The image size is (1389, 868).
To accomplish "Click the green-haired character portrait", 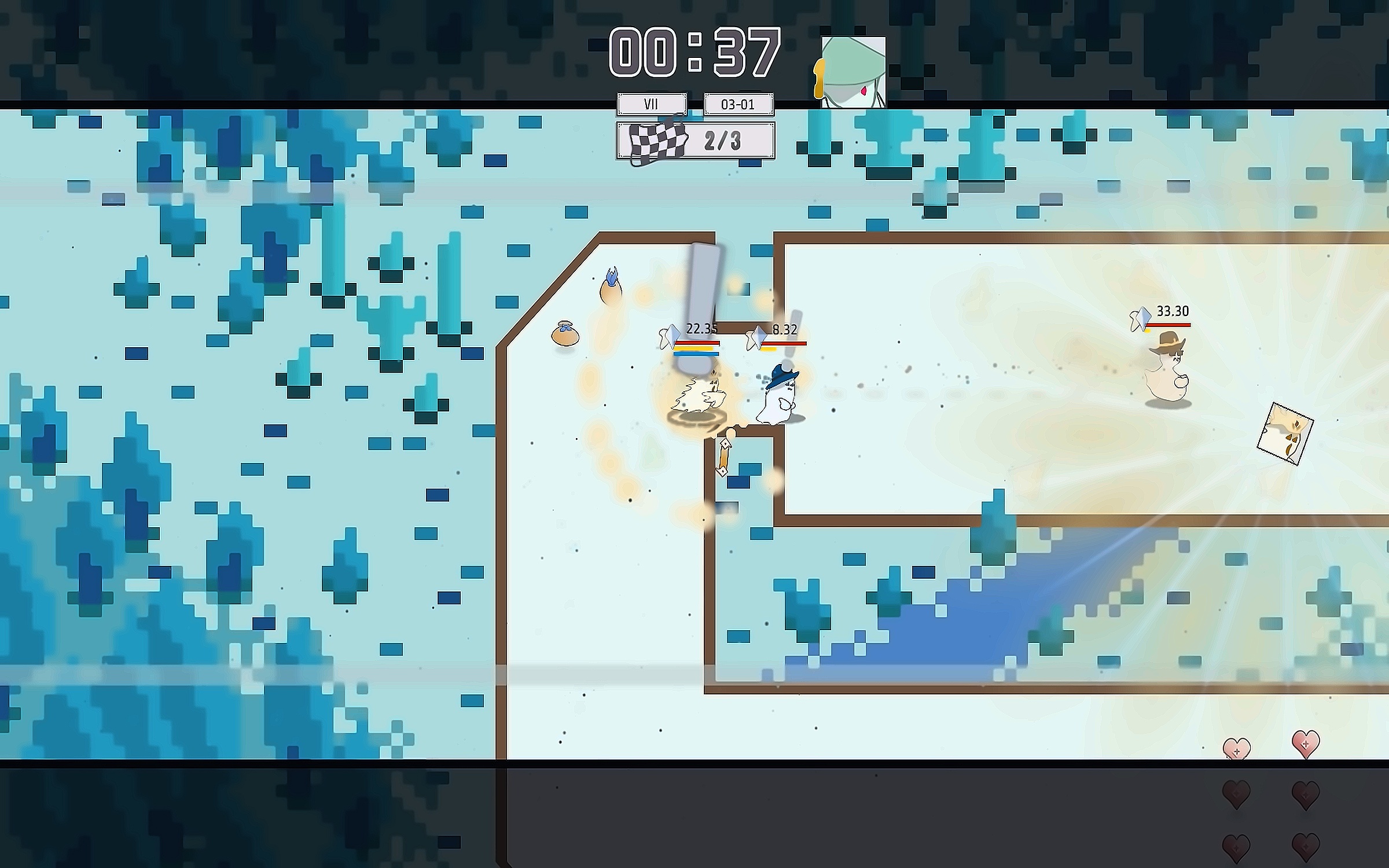I will coord(853,73).
